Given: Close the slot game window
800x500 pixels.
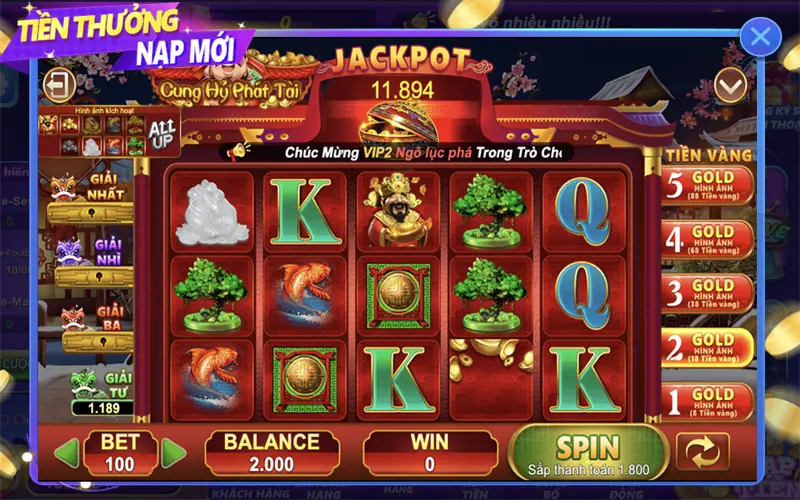Looking at the screenshot, I should (x=760, y=38).
